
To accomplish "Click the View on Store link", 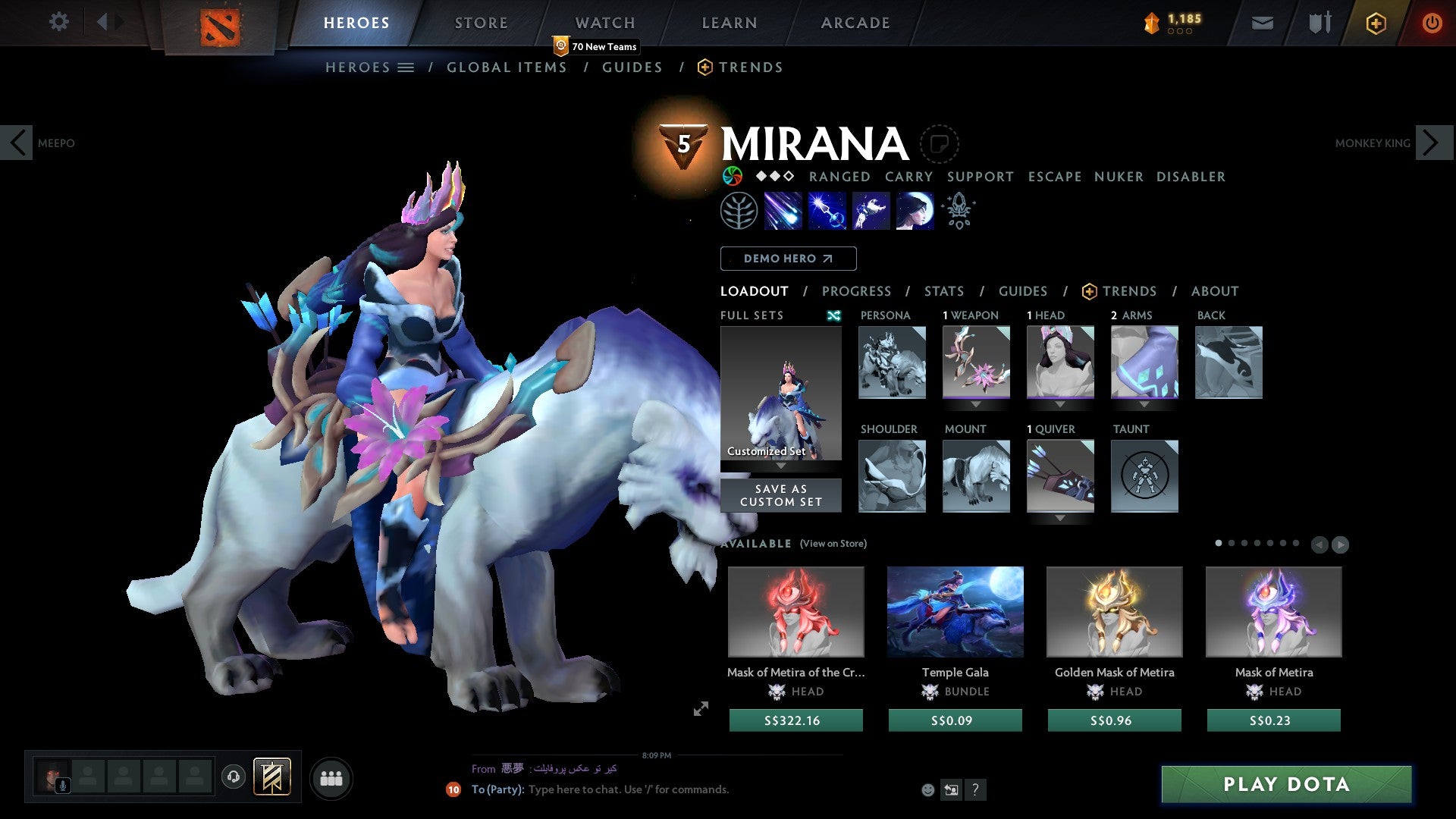I will [x=833, y=544].
